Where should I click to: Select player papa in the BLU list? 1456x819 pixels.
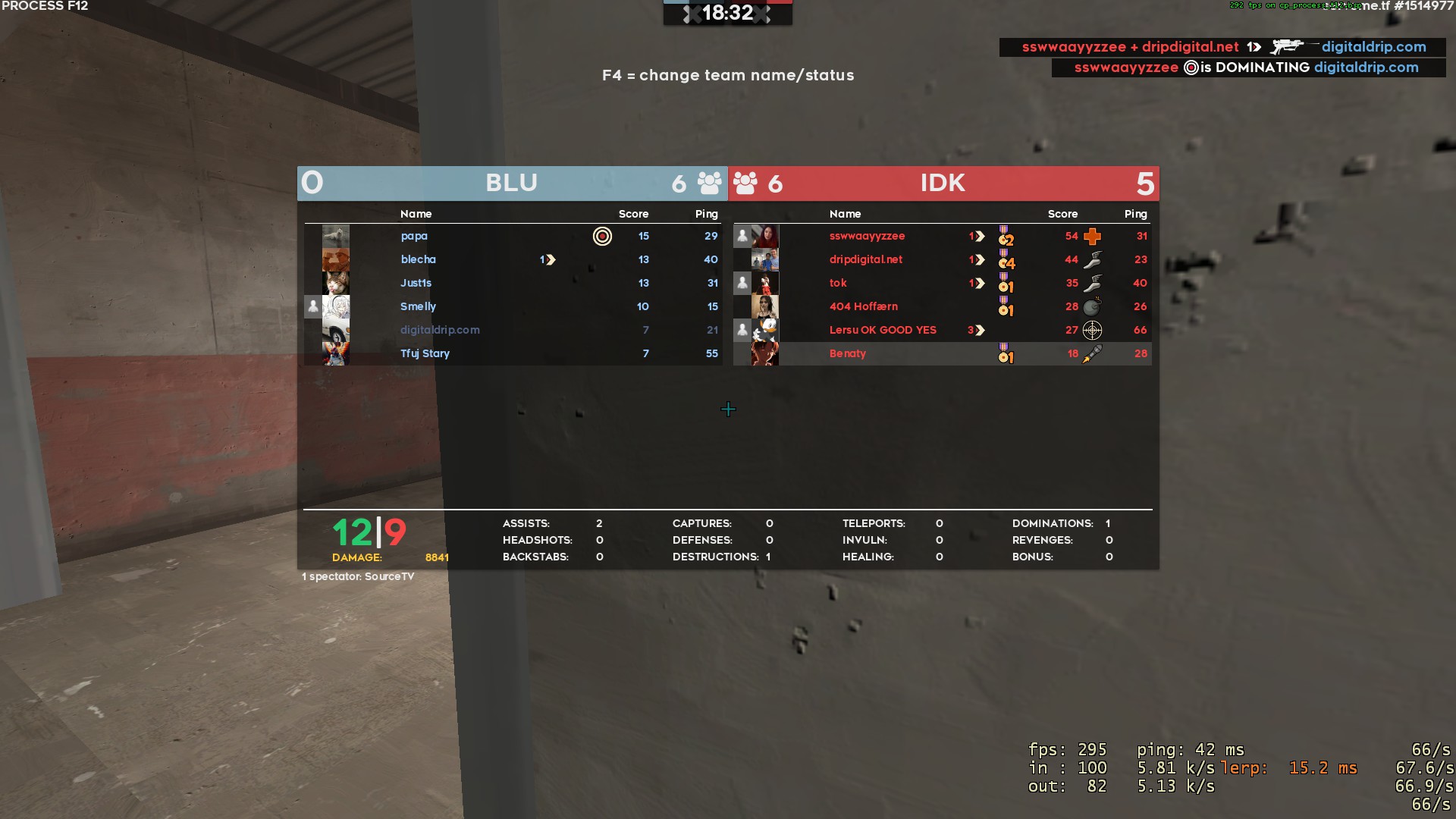point(414,236)
